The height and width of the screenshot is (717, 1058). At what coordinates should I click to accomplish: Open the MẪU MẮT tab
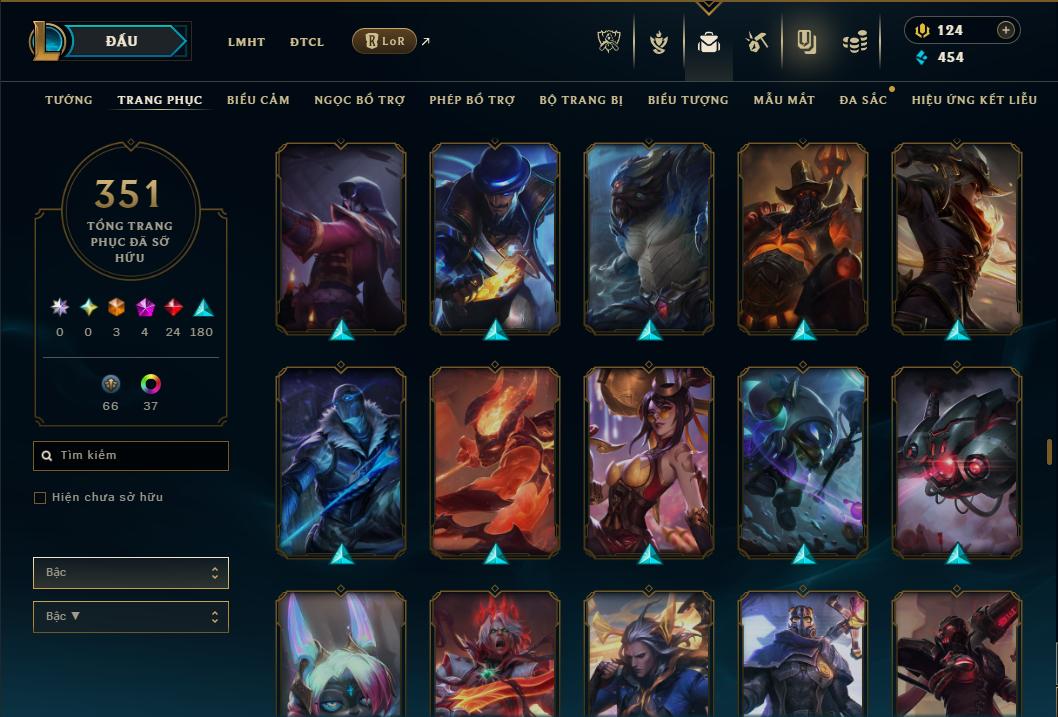click(x=784, y=100)
